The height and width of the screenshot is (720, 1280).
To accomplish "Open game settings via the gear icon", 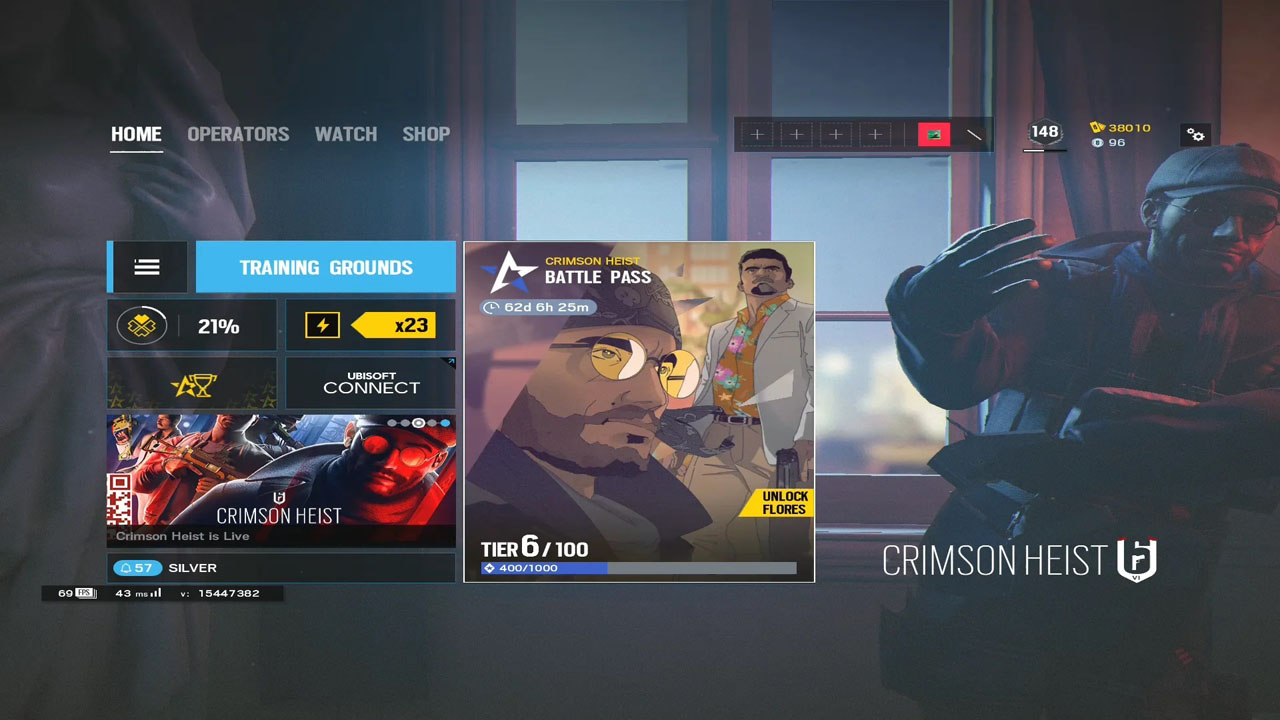I will click(1196, 135).
